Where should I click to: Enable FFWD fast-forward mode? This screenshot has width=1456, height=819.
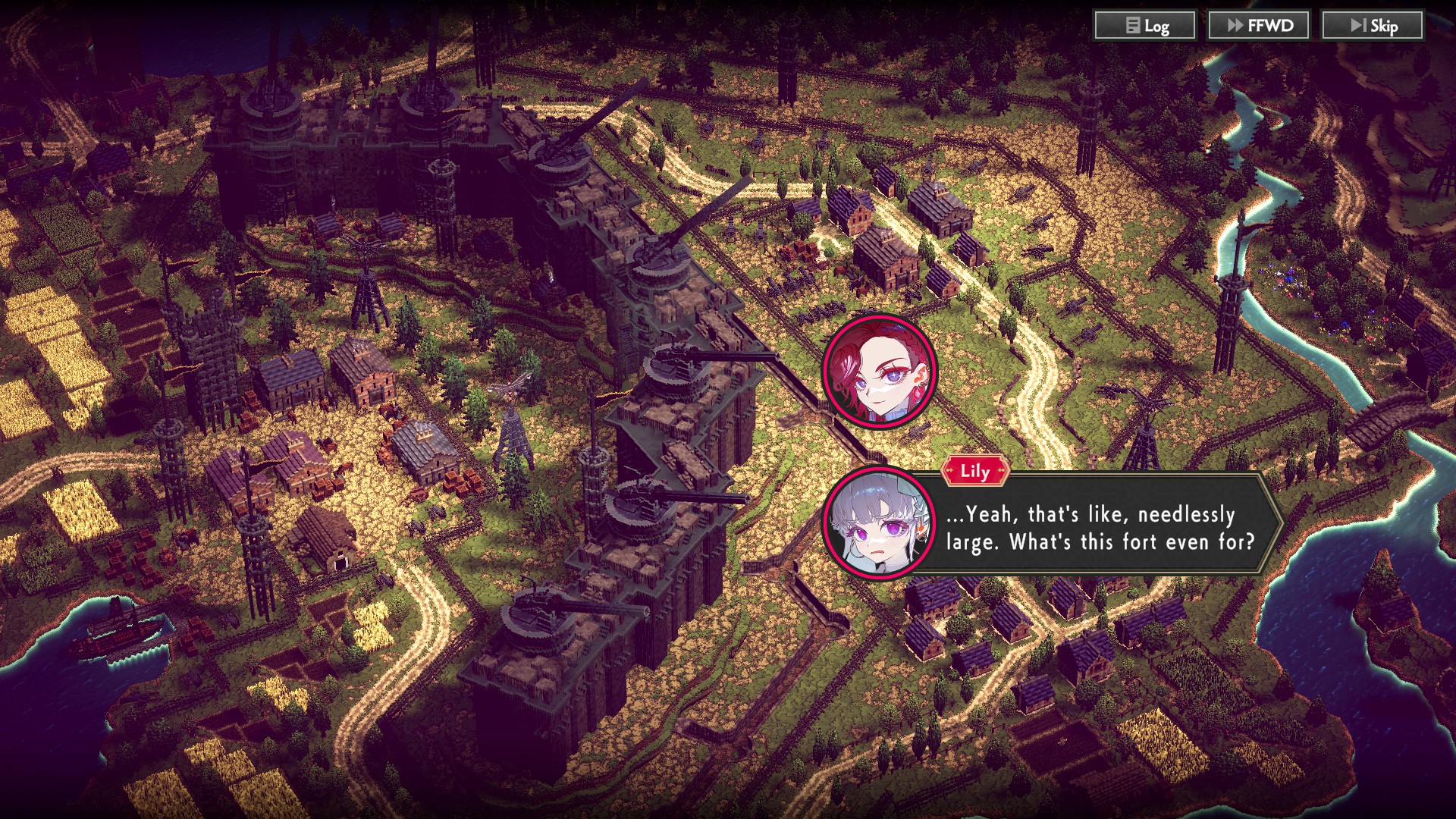pyautogui.click(x=1259, y=24)
